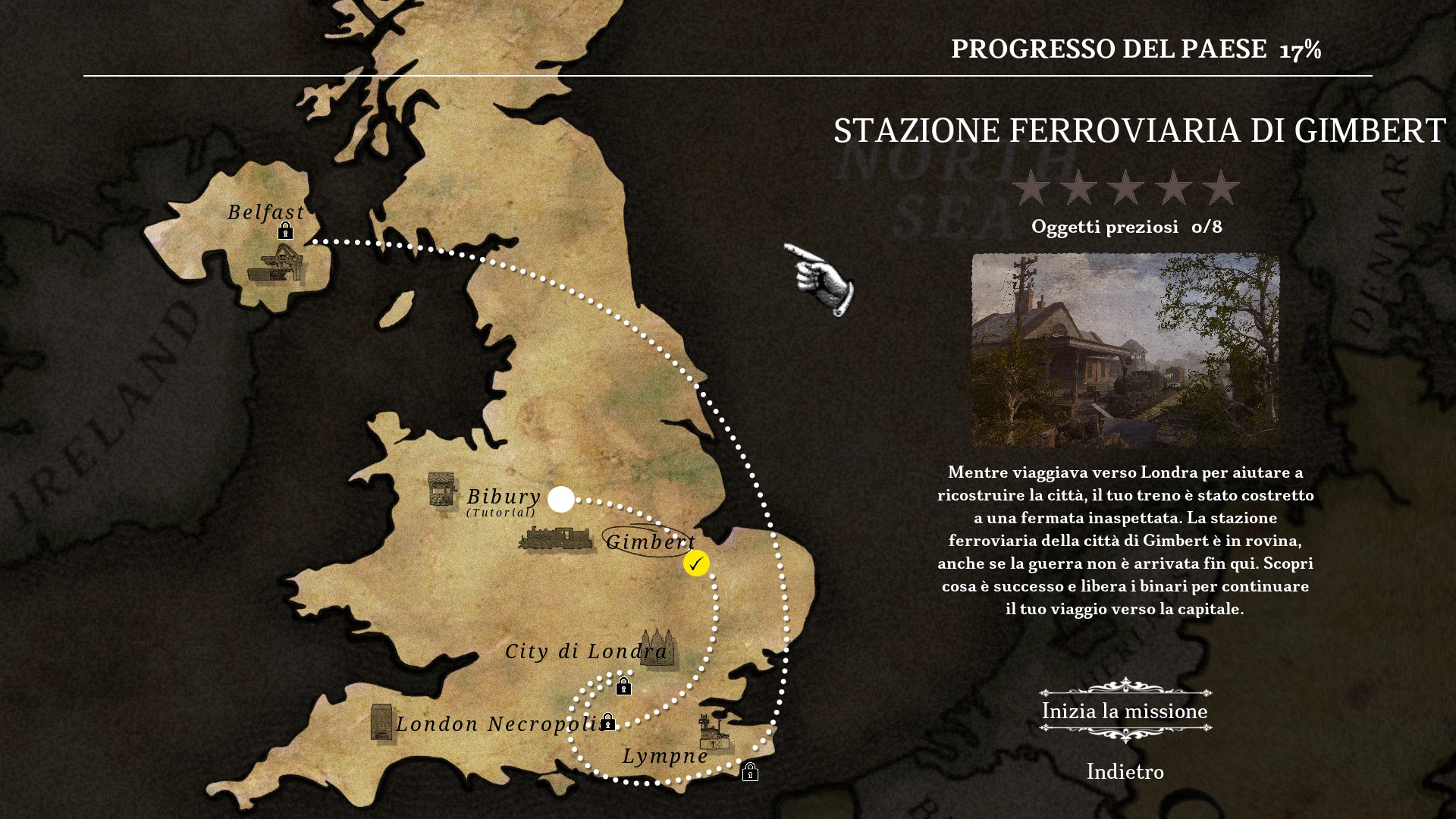
Task: Click the yellow checkmark mission marker
Action: [x=696, y=563]
